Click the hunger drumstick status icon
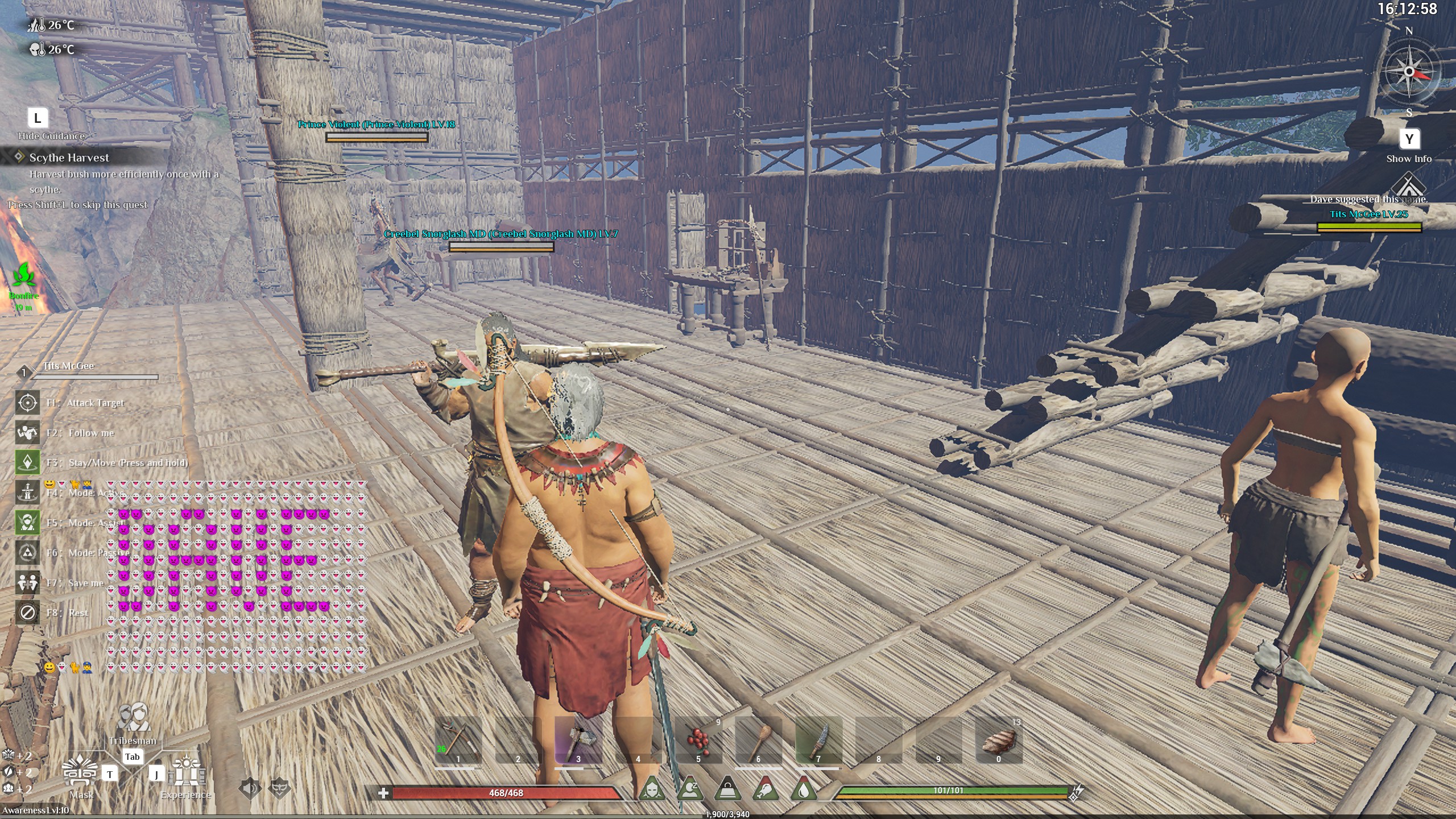The image size is (1456, 819). pyautogui.click(x=766, y=789)
